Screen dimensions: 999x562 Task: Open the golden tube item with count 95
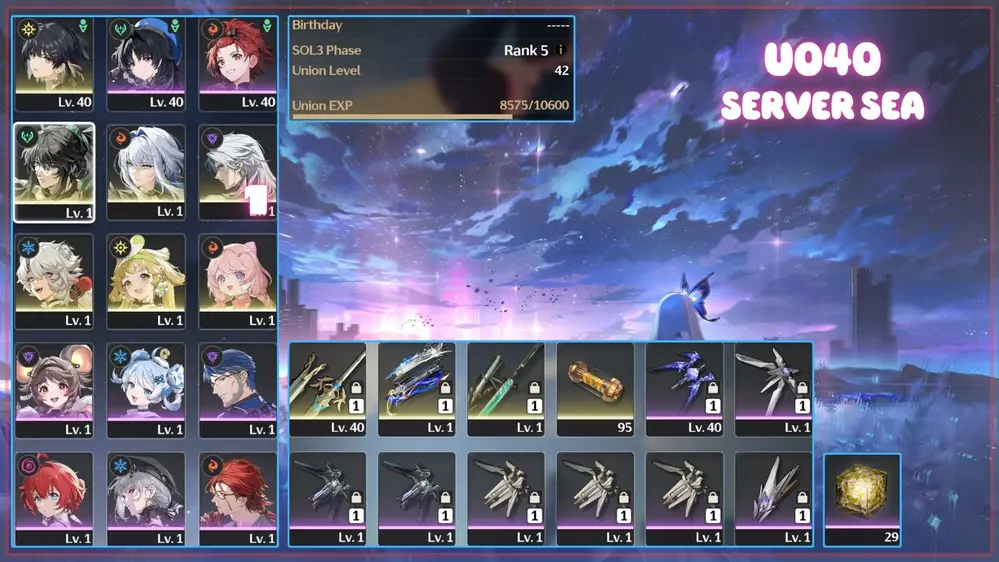595,388
